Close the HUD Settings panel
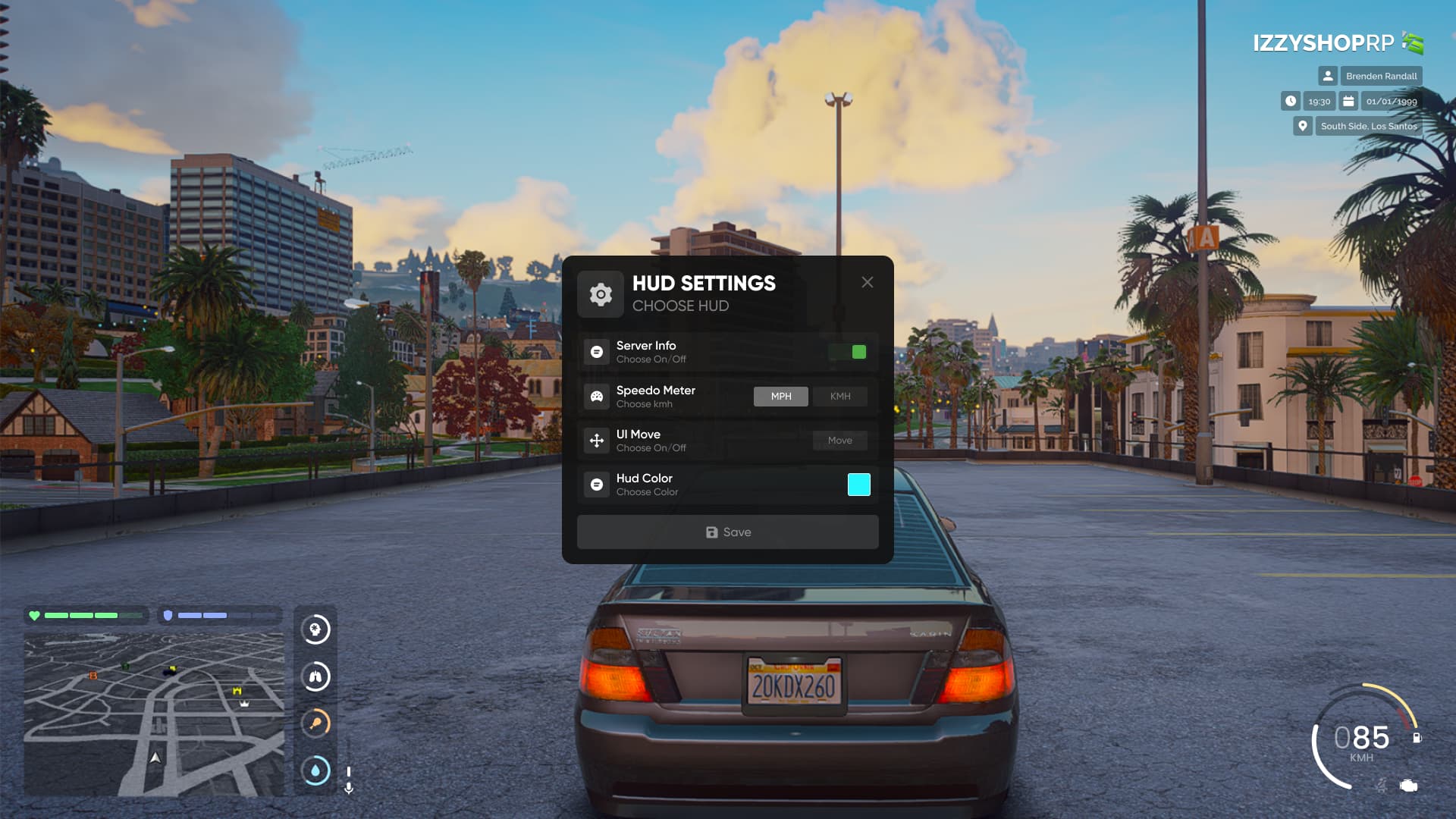Screen dimensions: 1456x819 click(868, 282)
